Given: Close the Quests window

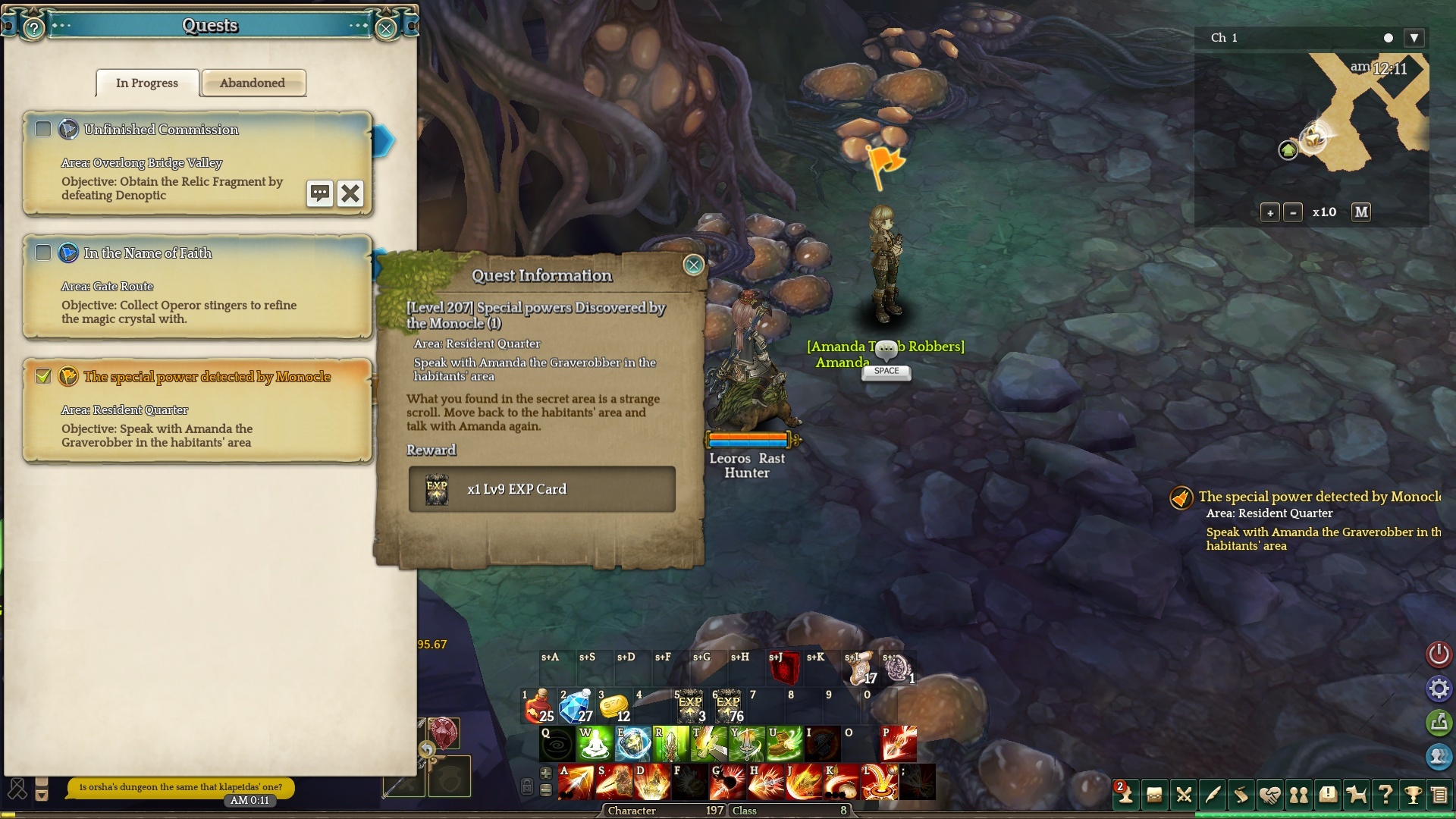Looking at the screenshot, I should pos(385,29).
